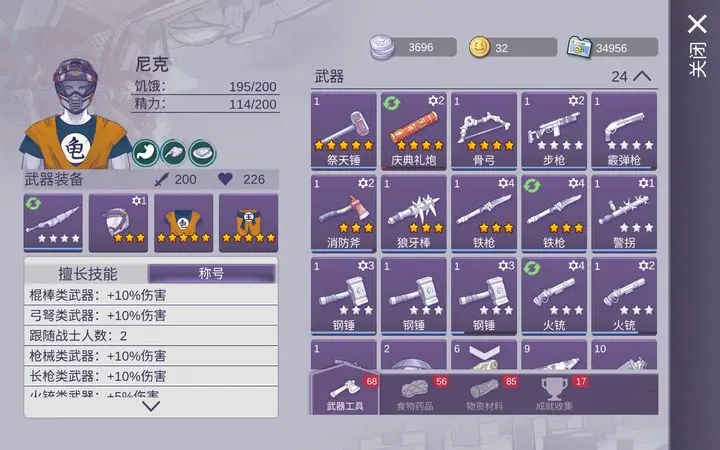Screen dimensions: 720x450
Task: Open the 食物药品 tab
Action: 420,394
